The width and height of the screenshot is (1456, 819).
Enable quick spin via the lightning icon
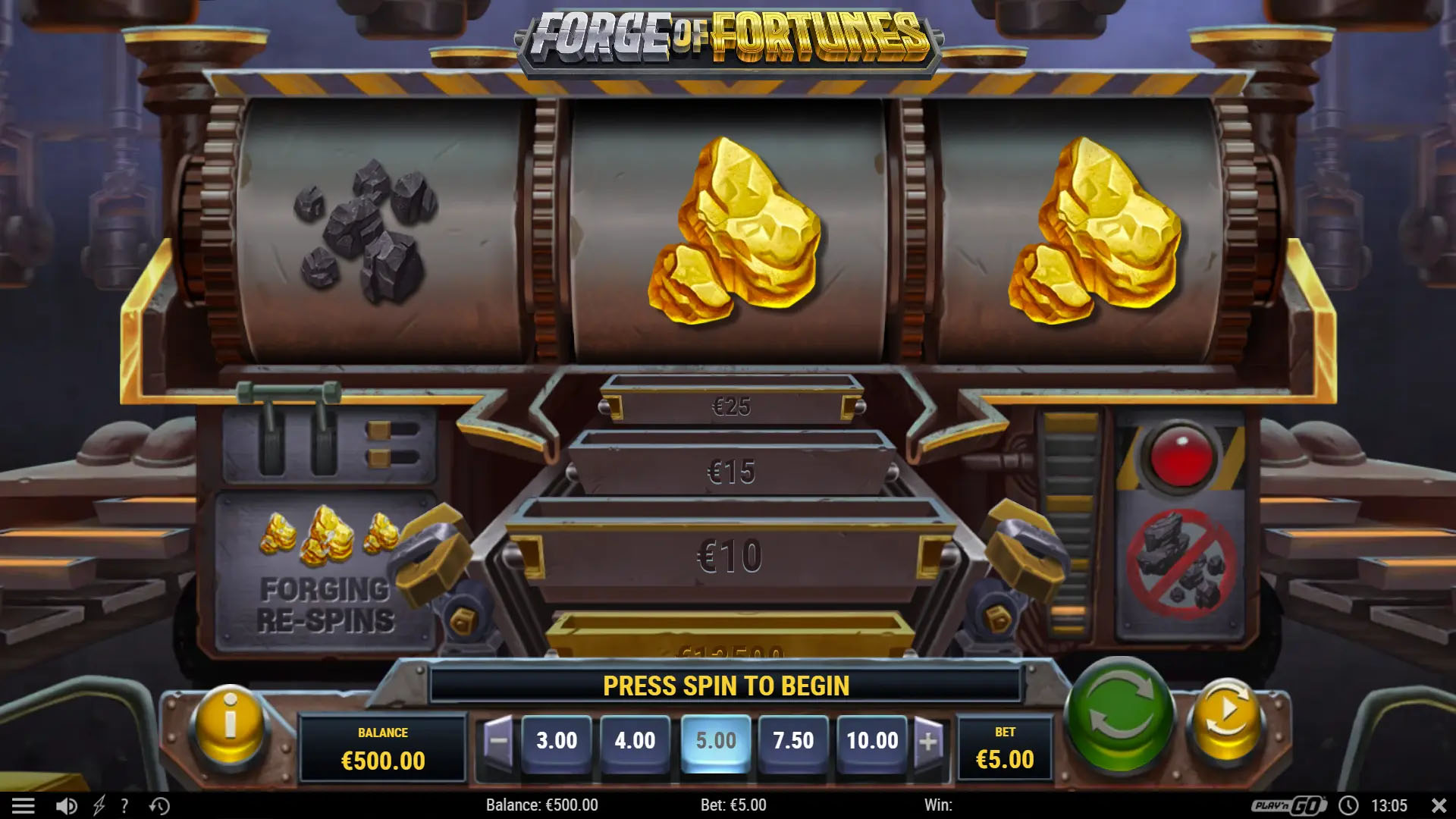pyautogui.click(x=99, y=805)
